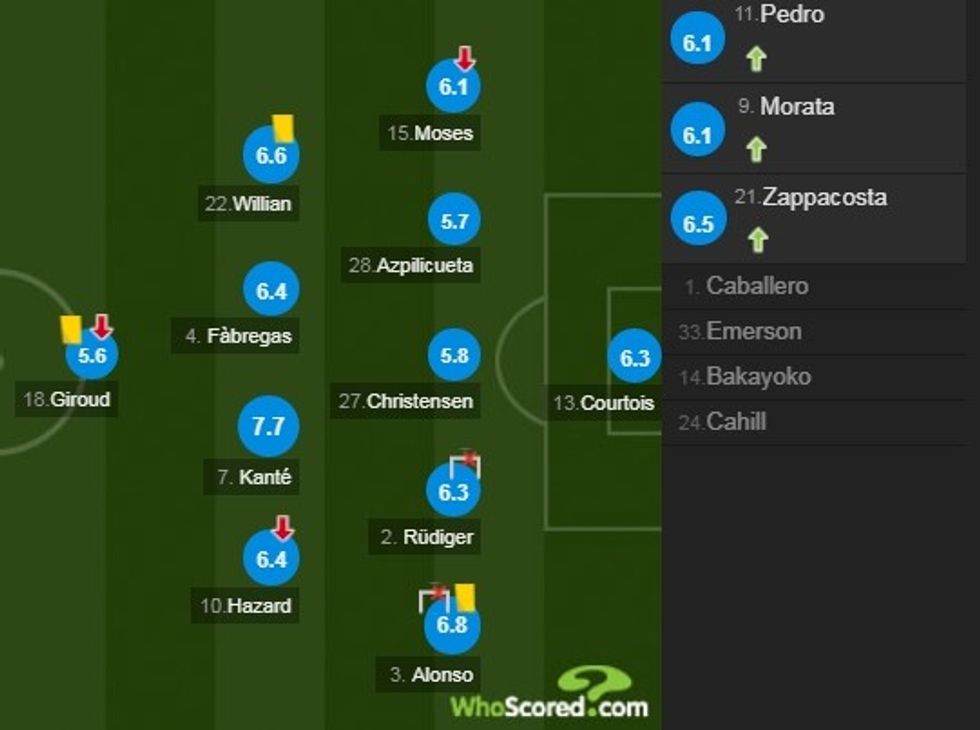Open the WhoScored.com logo link
Screen dimensions: 980x730
tap(549, 697)
